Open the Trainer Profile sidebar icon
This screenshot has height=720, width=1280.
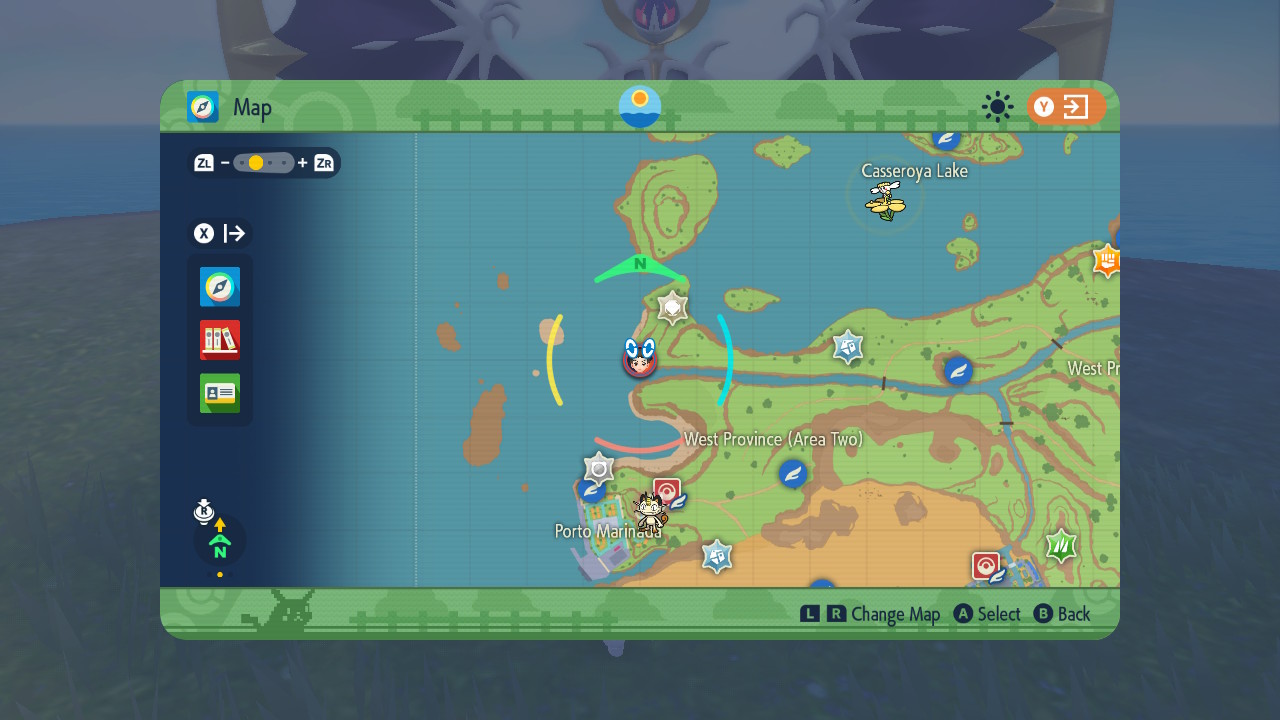pyautogui.click(x=219, y=393)
